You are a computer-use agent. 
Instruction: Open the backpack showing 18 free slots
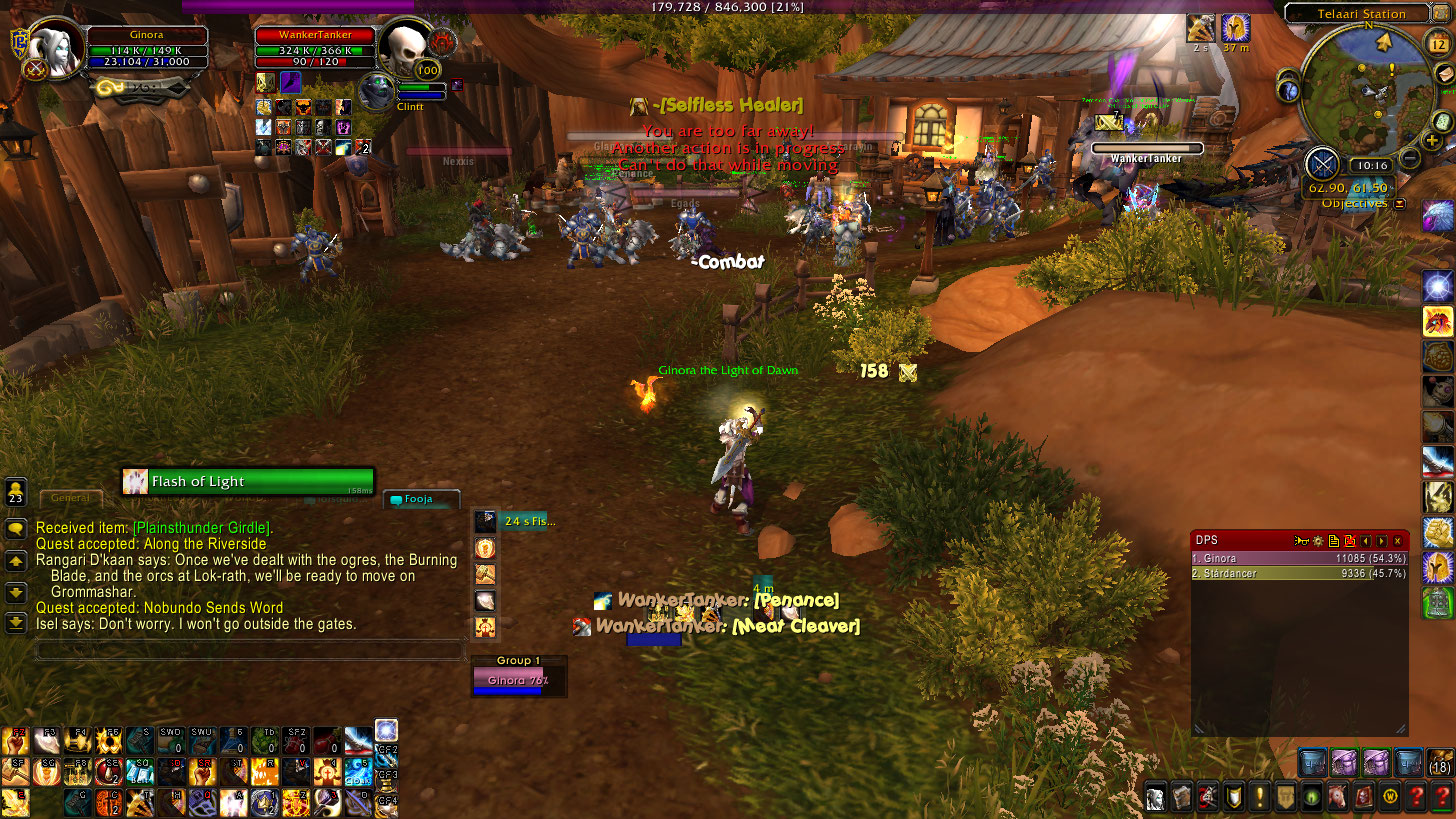(x=1440, y=761)
